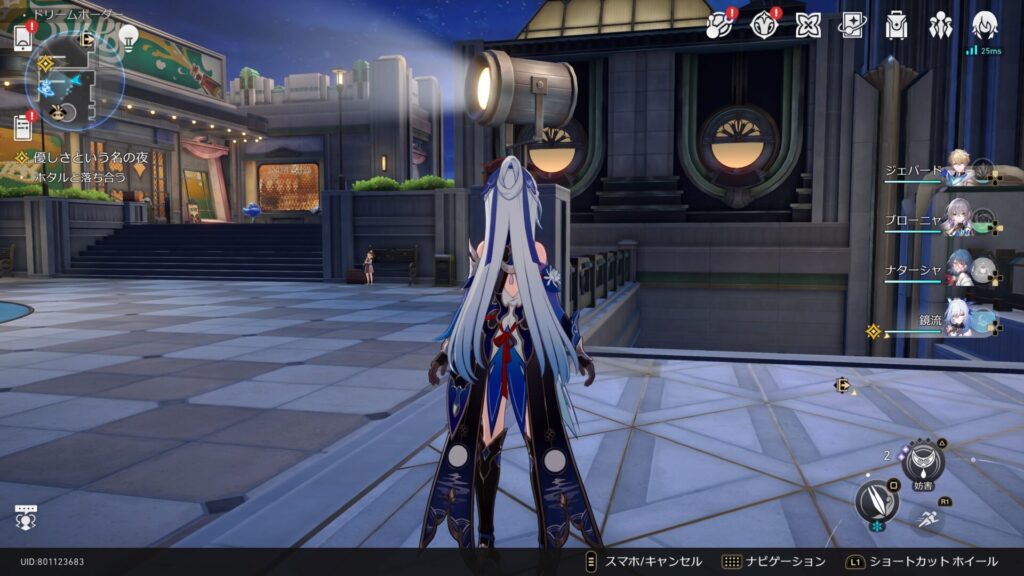Open the Warp star-card icon

coord(852,25)
